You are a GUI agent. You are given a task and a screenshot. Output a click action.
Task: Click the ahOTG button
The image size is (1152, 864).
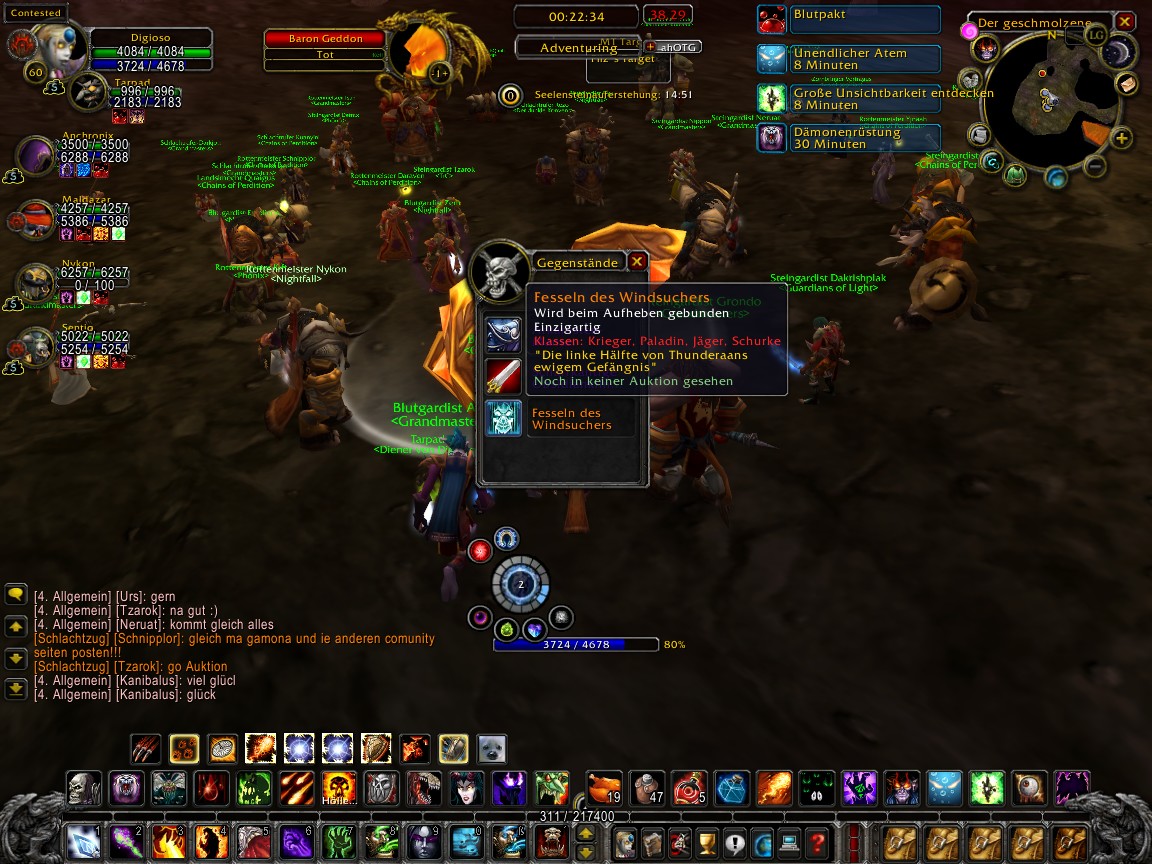[673, 47]
